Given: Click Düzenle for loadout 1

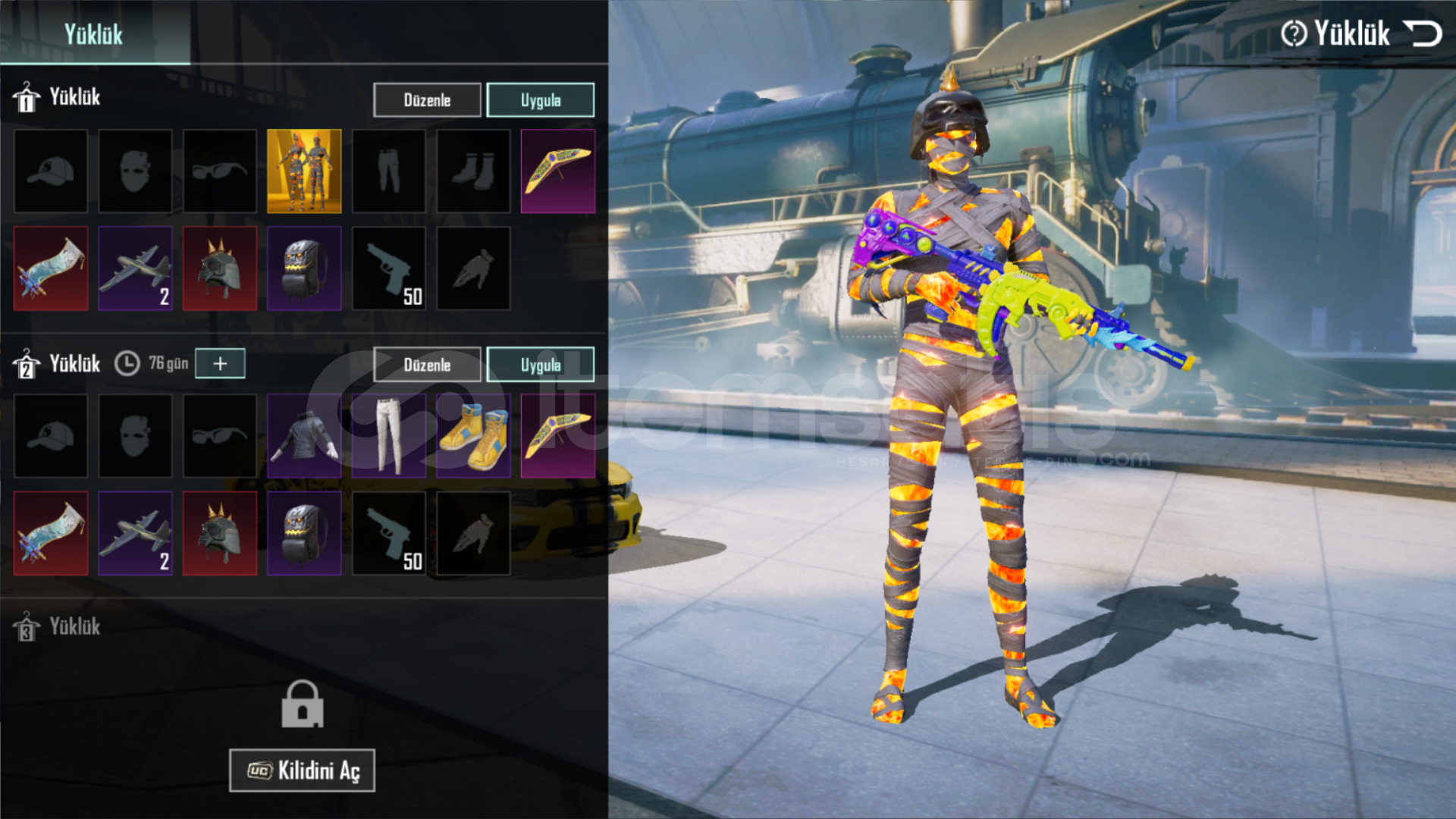Looking at the screenshot, I should pos(427,100).
